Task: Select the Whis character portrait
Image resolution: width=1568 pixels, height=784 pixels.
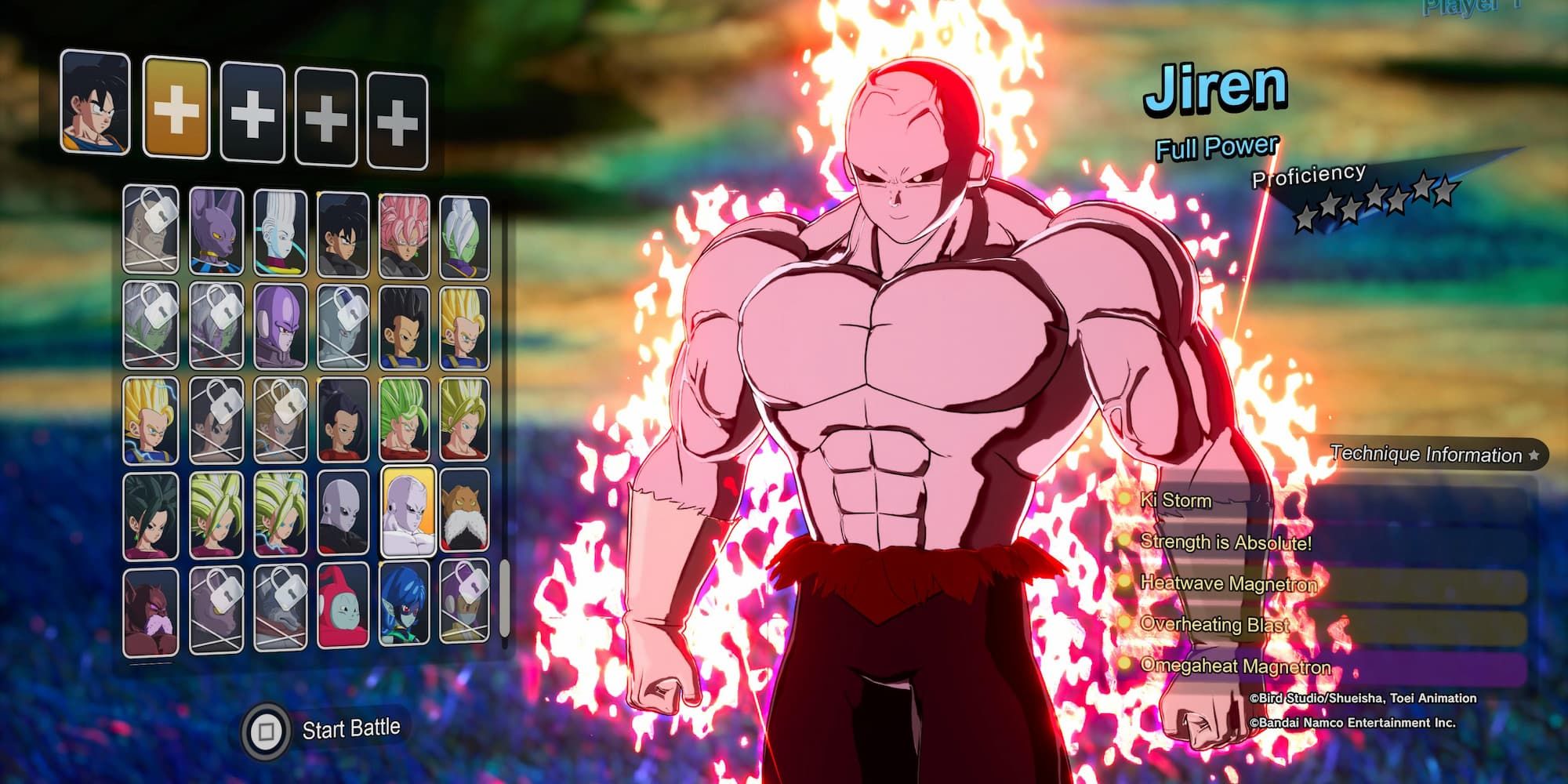Action: (278, 231)
